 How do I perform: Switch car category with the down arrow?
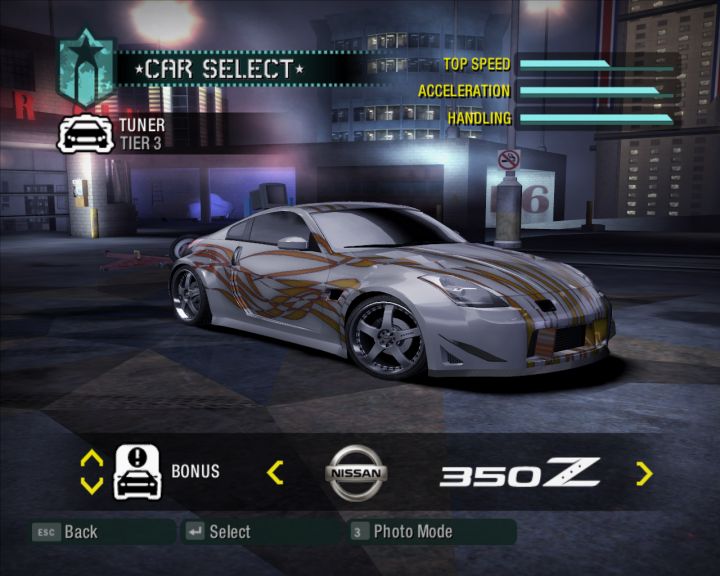click(x=91, y=485)
